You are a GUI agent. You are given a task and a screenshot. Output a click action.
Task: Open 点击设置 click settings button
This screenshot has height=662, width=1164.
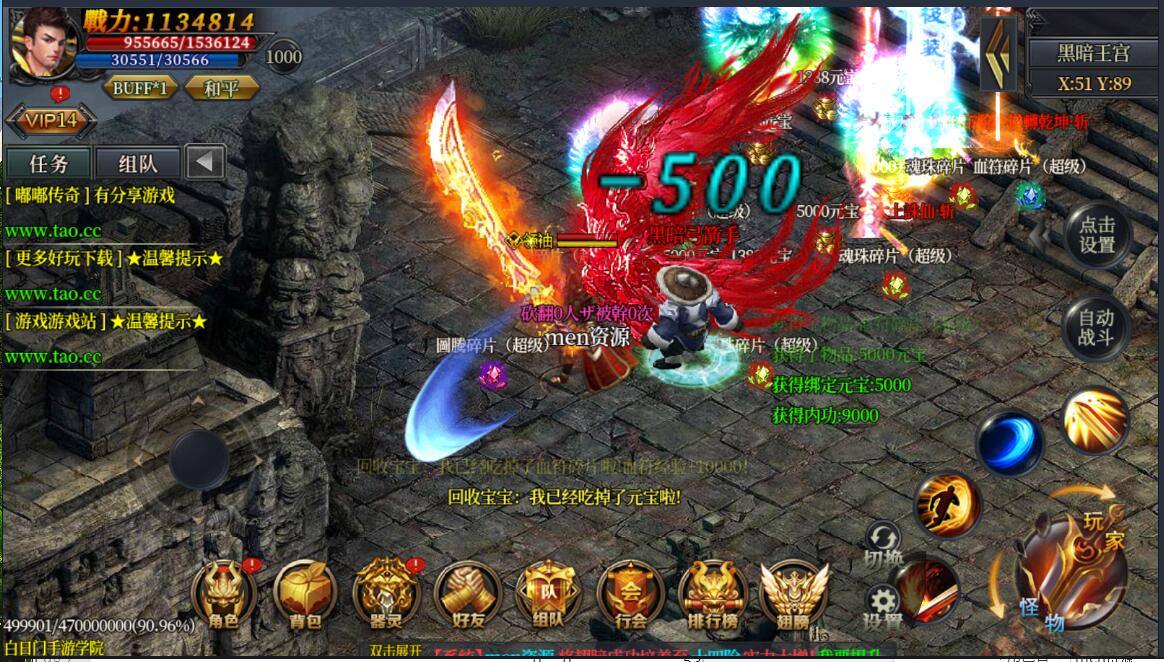pos(1096,235)
